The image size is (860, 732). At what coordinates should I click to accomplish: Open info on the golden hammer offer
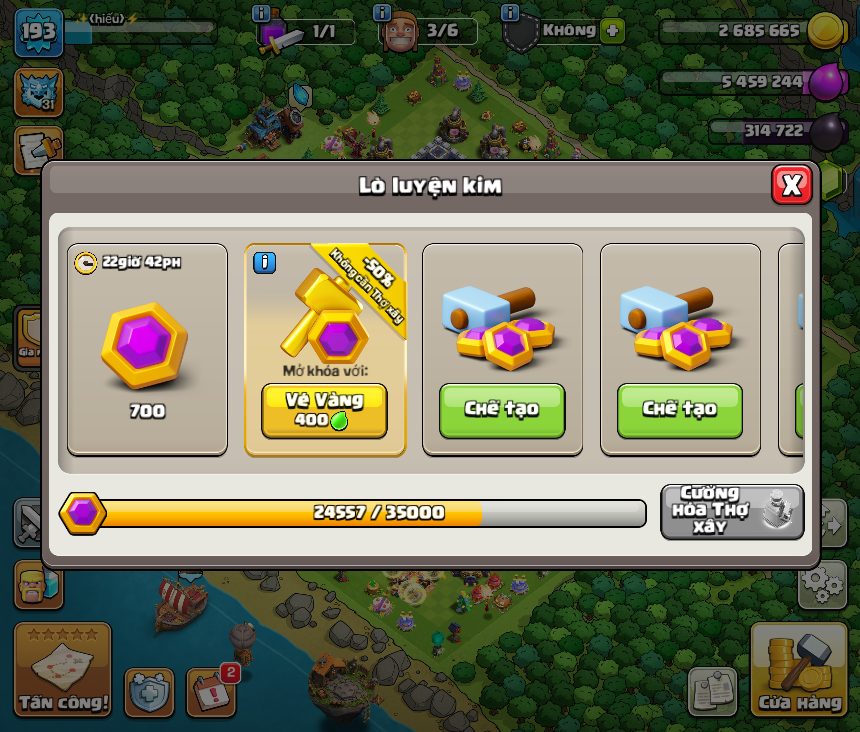click(x=264, y=263)
